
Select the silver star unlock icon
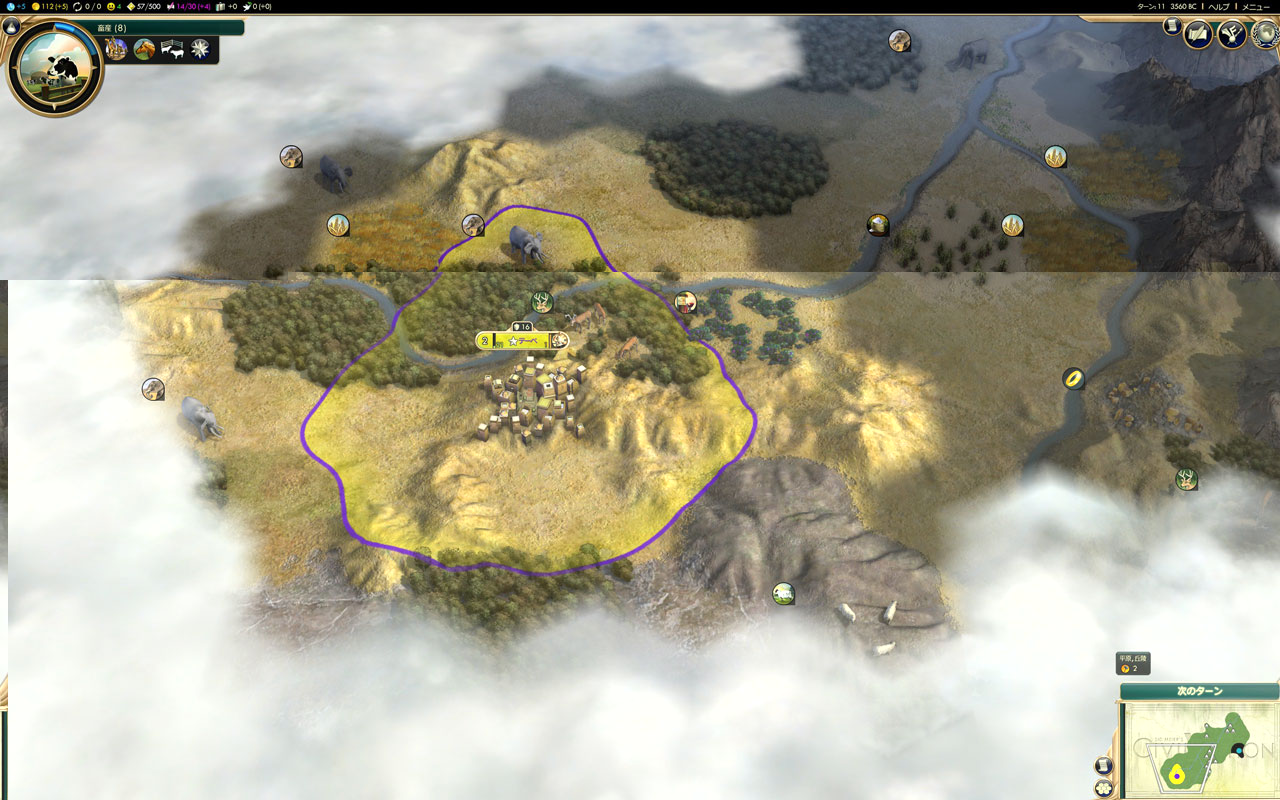(200, 49)
